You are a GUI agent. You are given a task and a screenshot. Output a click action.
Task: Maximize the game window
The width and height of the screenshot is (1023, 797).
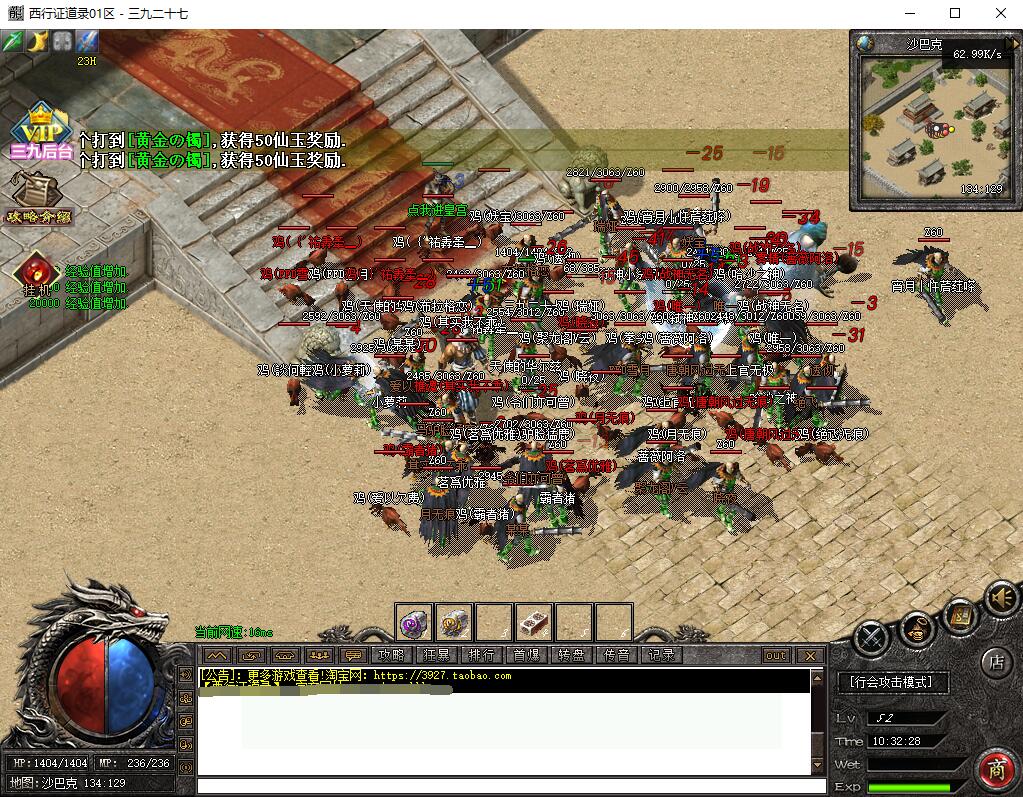click(955, 13)
